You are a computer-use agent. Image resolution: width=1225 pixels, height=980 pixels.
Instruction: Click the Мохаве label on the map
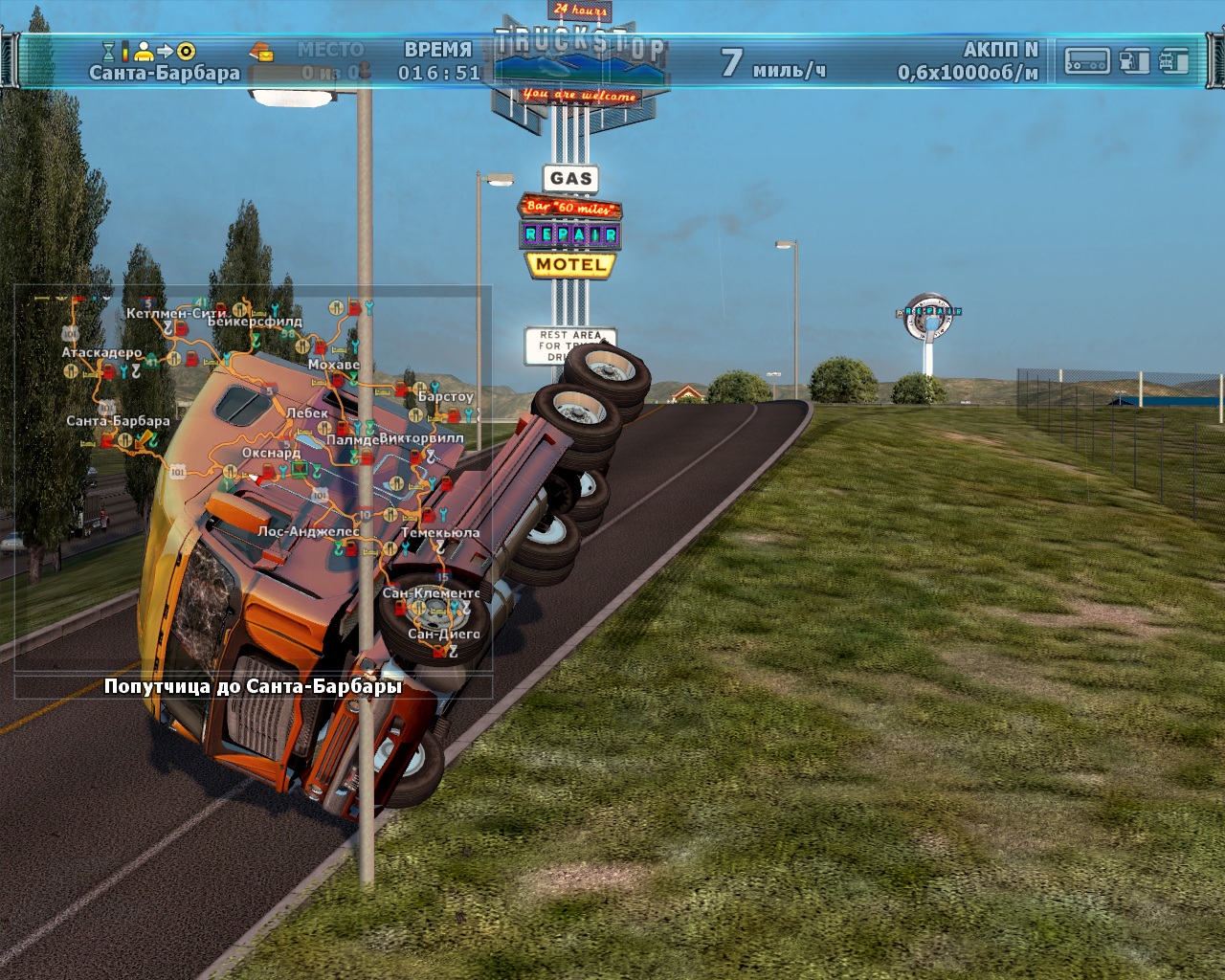coord(334,365)
